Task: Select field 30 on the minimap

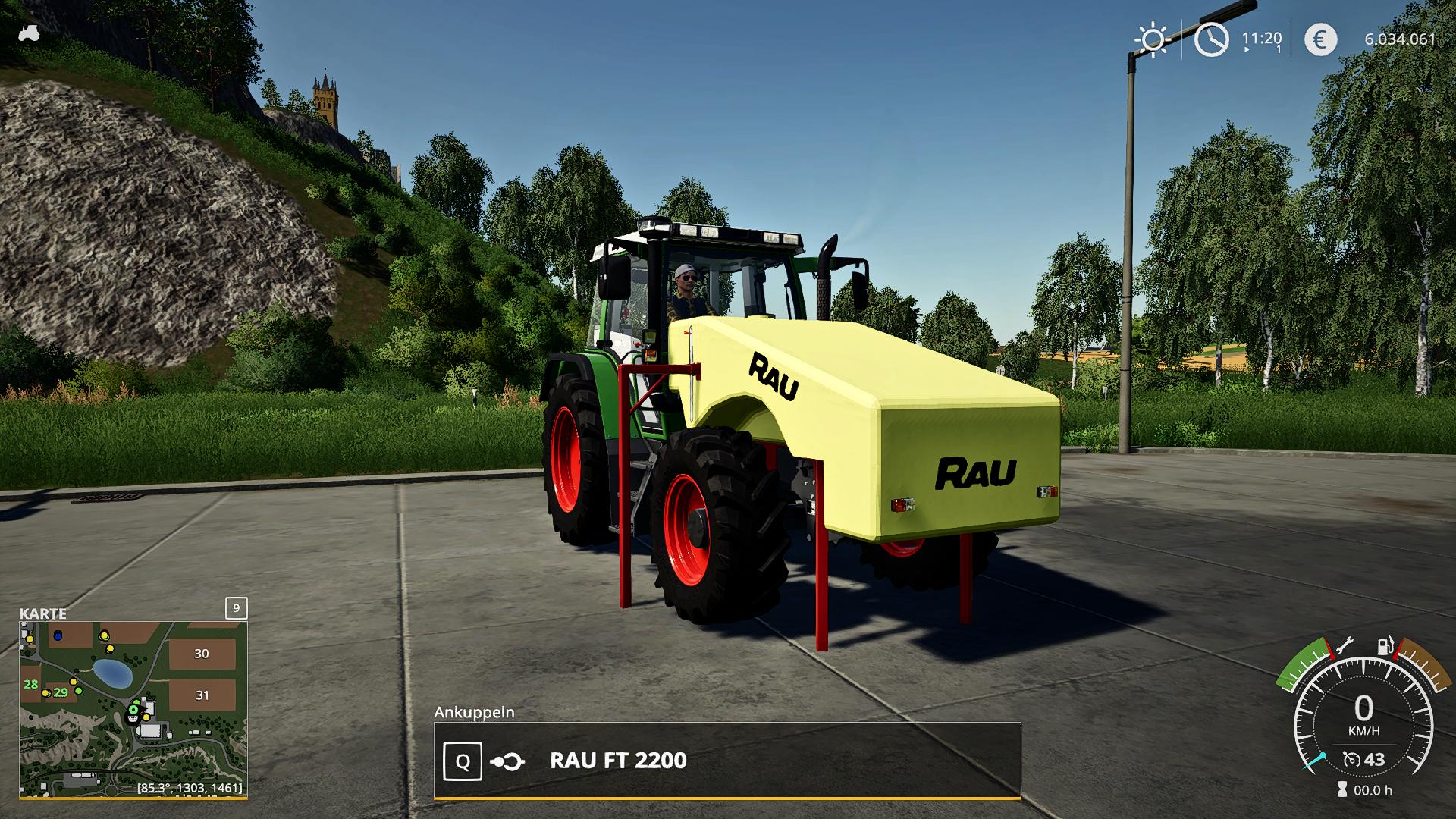Action: (201, 654)
